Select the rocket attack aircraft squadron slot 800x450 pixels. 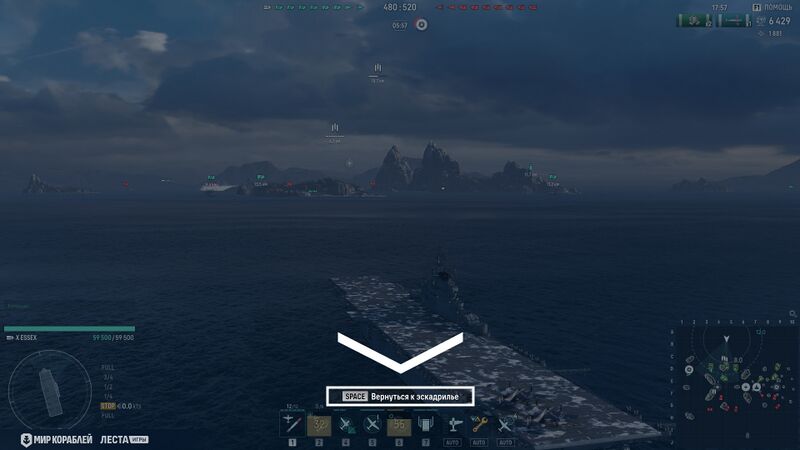pos(292,425)
